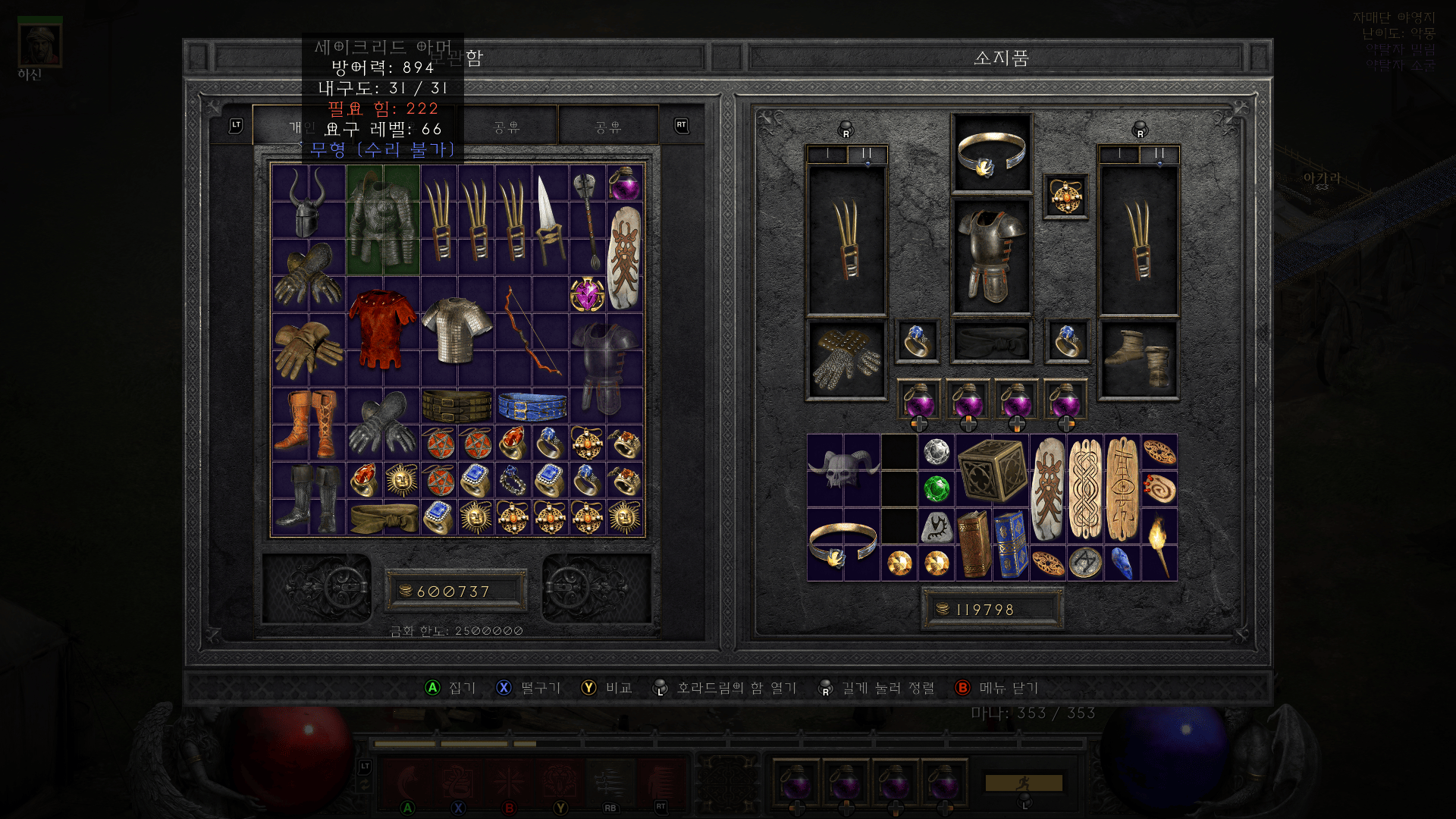1456x819 pixels.
Task: Select the torch in the inventory
Action: (x=1158, y=544)
